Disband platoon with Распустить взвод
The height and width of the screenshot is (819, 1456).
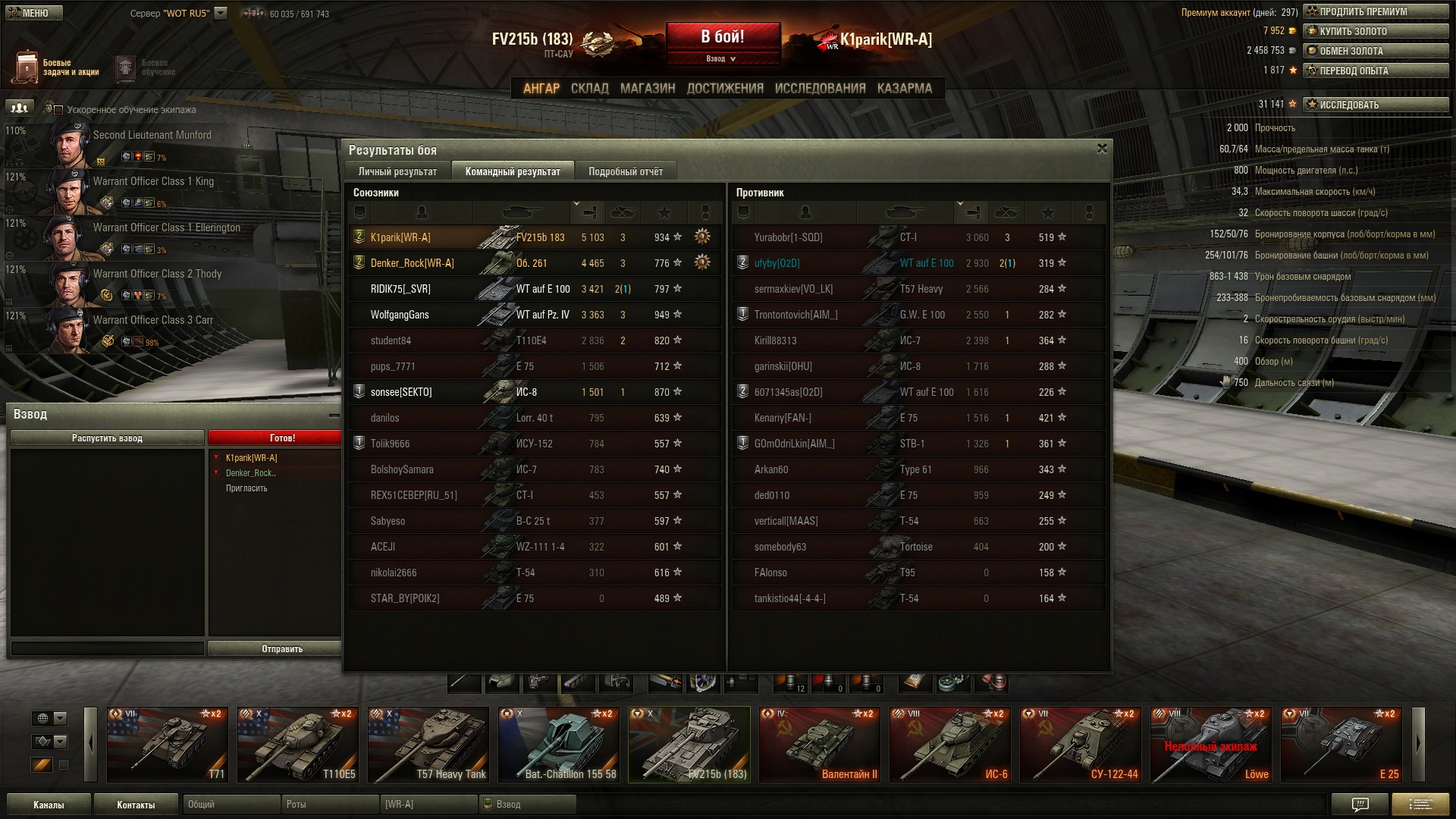coord(107,438)
